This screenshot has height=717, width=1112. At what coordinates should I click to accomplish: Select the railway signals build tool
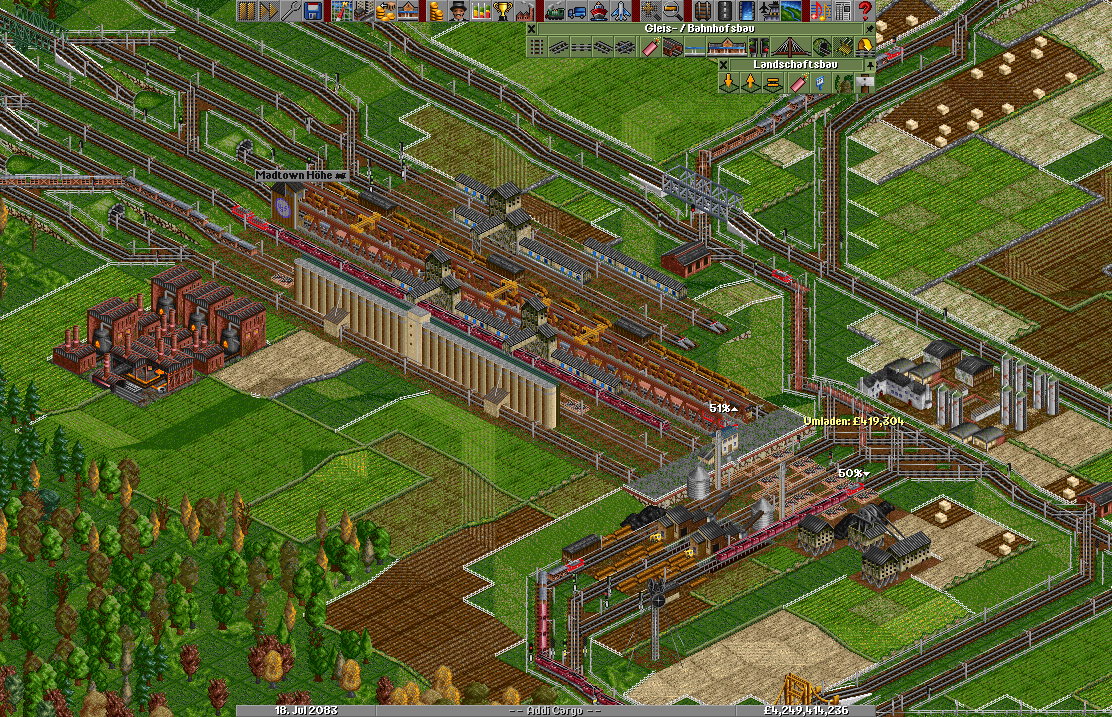click(761, 46)
